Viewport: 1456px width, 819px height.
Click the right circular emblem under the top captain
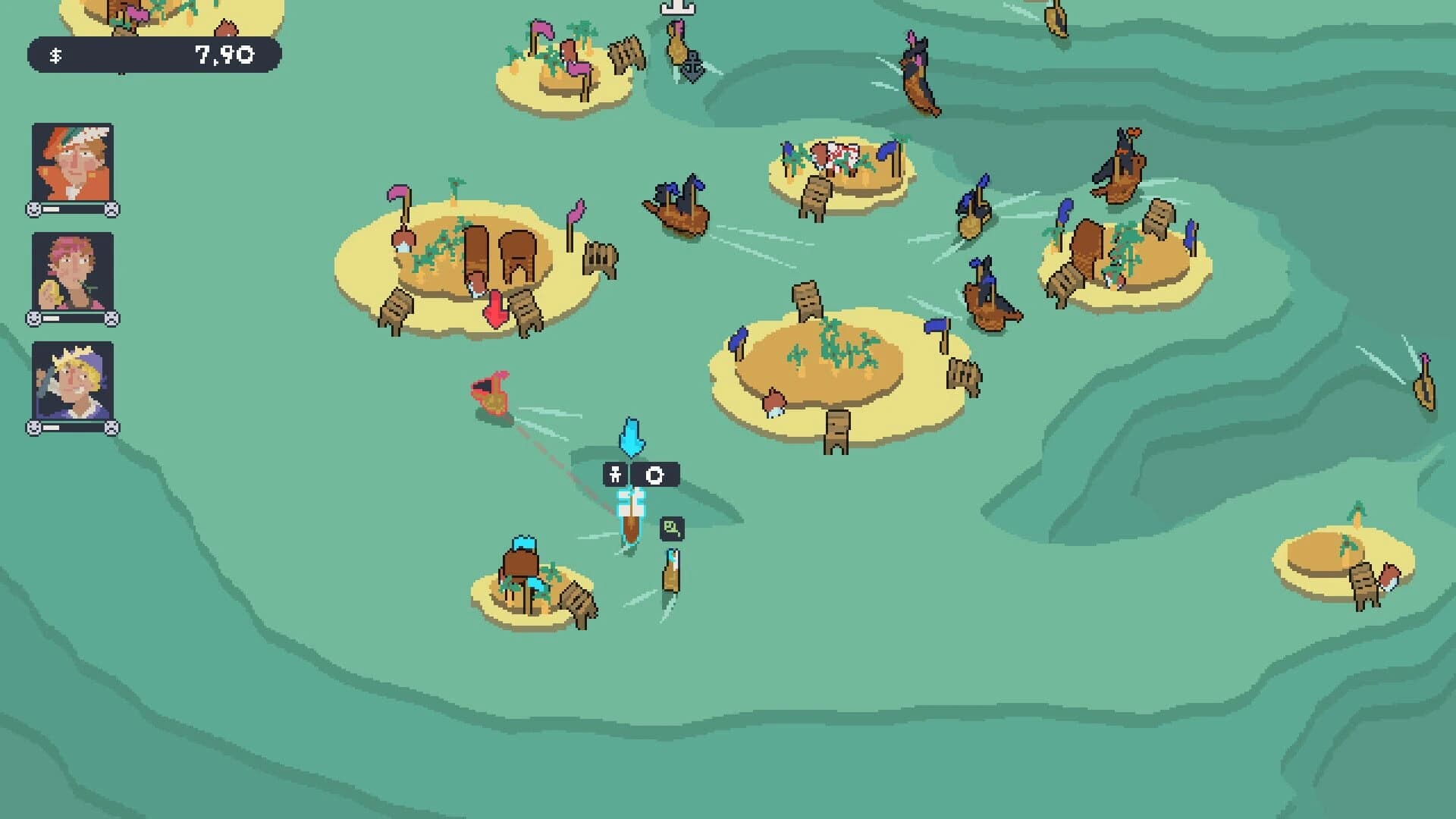pos(111,209)
